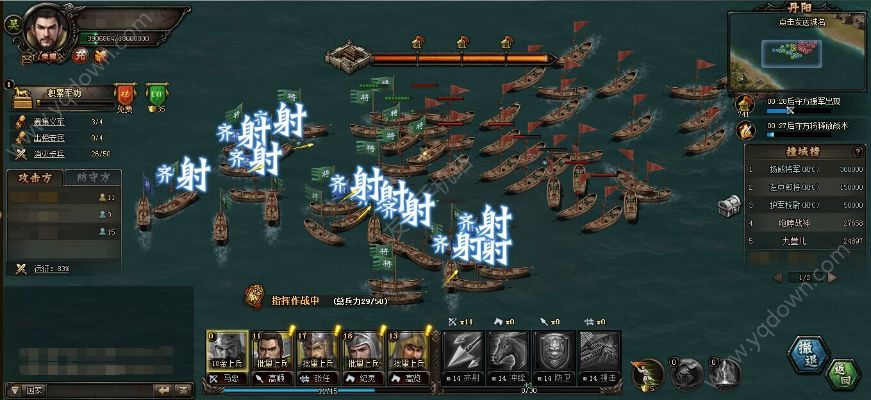The width and height of the screenshot is (871, 400).
Task: Show help for 撞城榜 ranking
Action: (x=857, y=151)
